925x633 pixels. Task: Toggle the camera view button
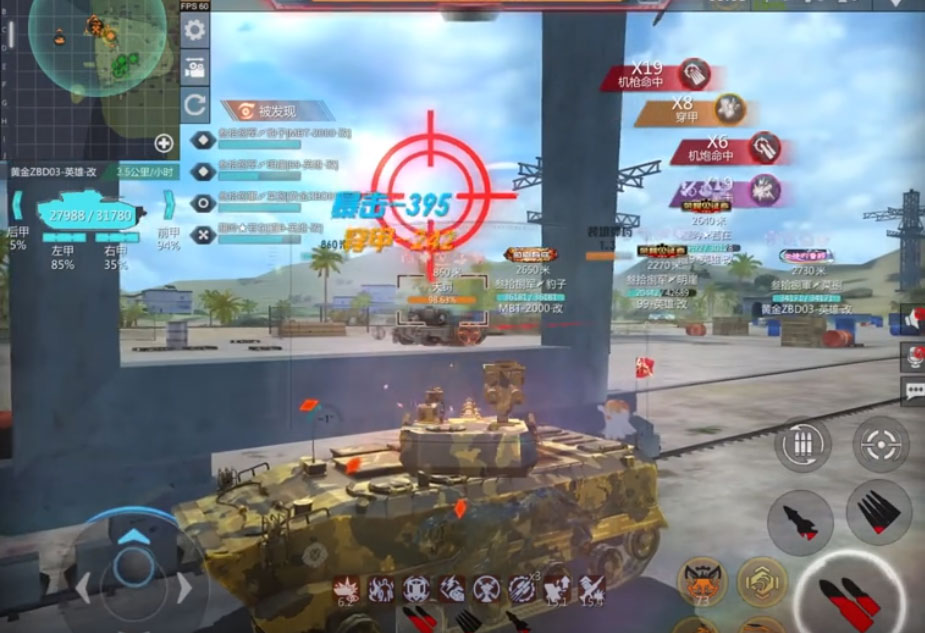[x=195, y=67]
